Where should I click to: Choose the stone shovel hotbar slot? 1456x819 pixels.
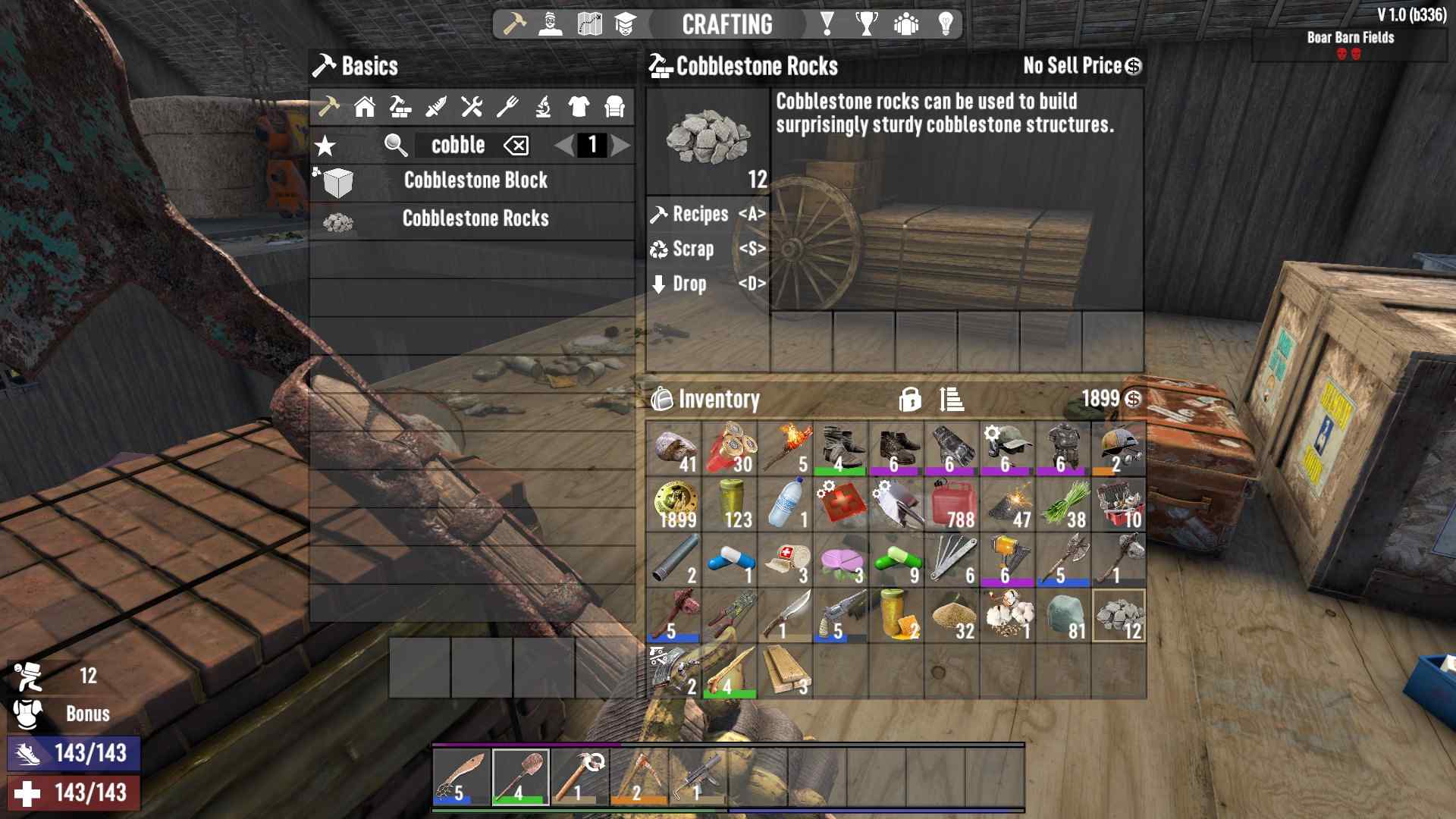[x=521, y=777]
